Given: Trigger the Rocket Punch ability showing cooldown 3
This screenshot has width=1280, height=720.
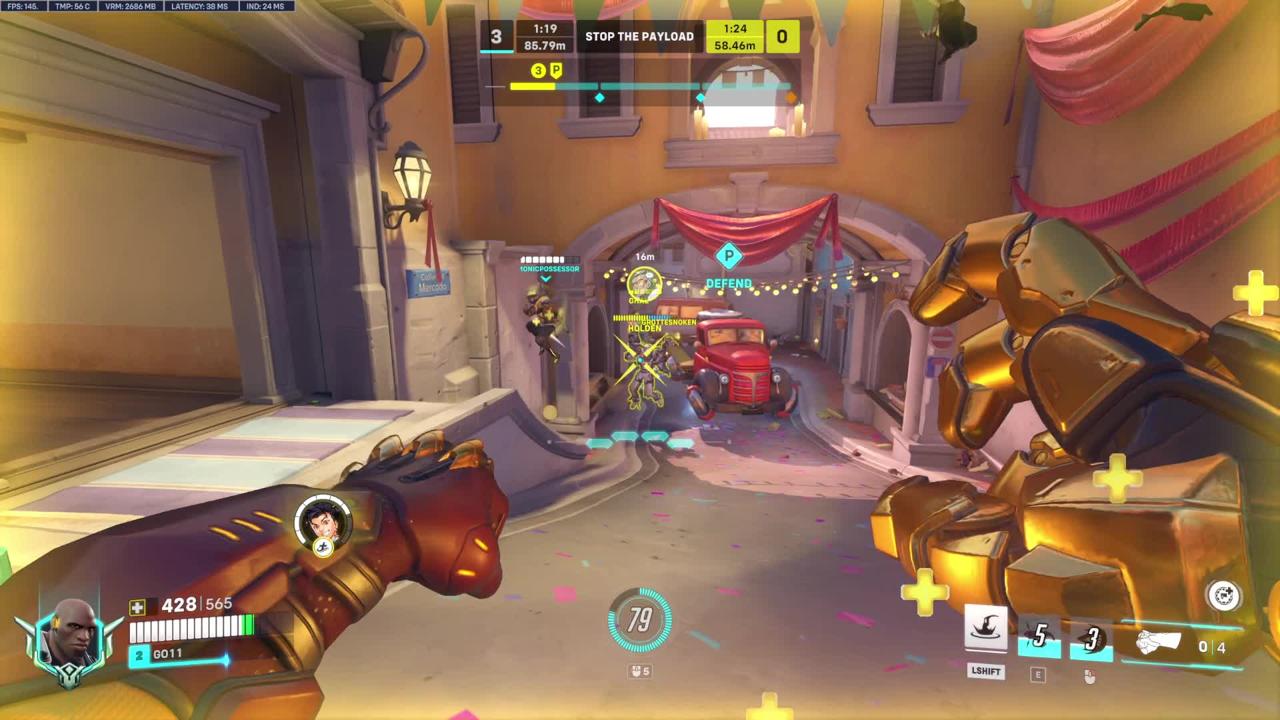Looking at the screenshot, I should coord(1091,638).
